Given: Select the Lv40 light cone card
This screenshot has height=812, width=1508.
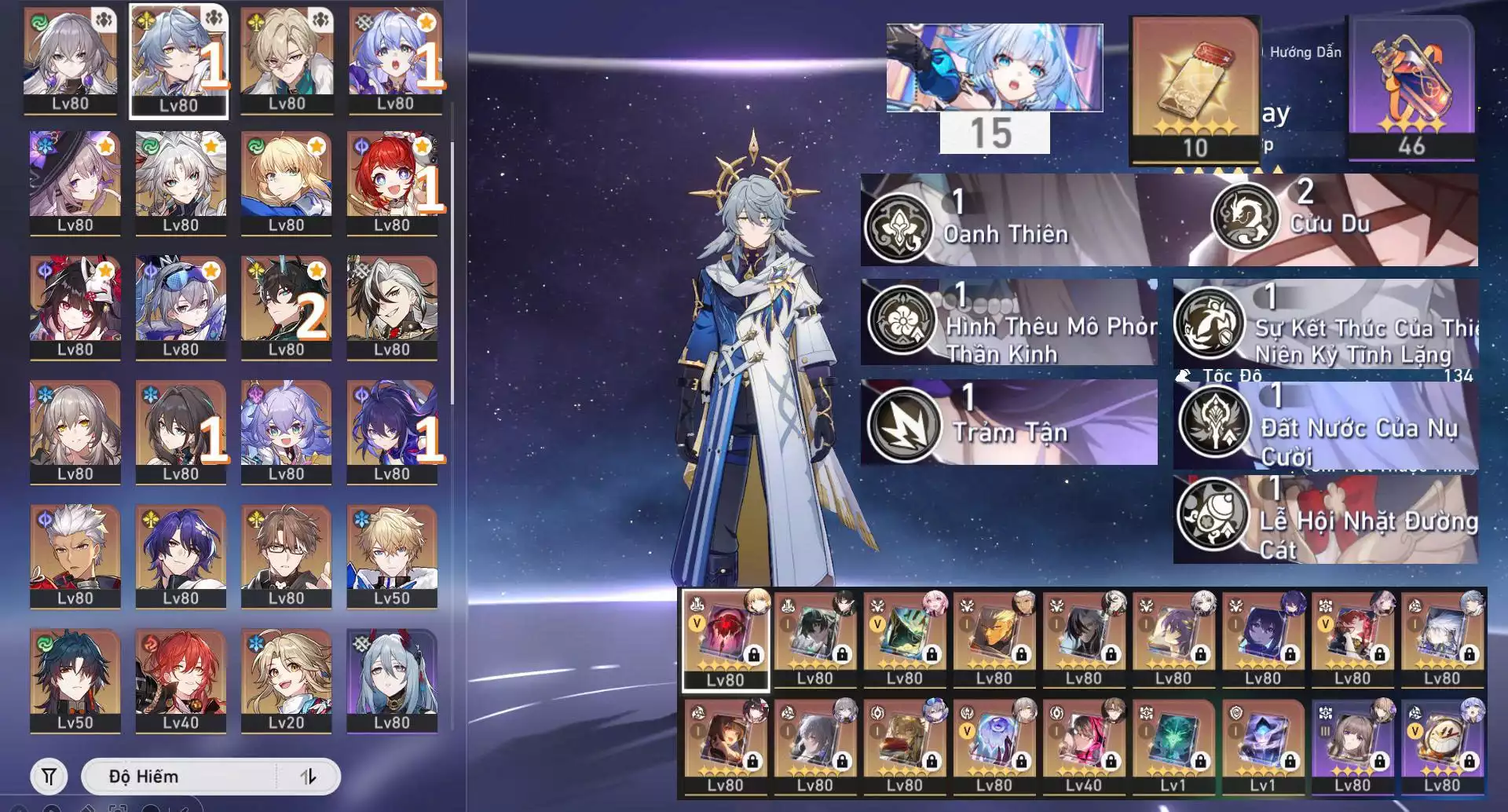Looking at the screenshot, I should 1084,747.
